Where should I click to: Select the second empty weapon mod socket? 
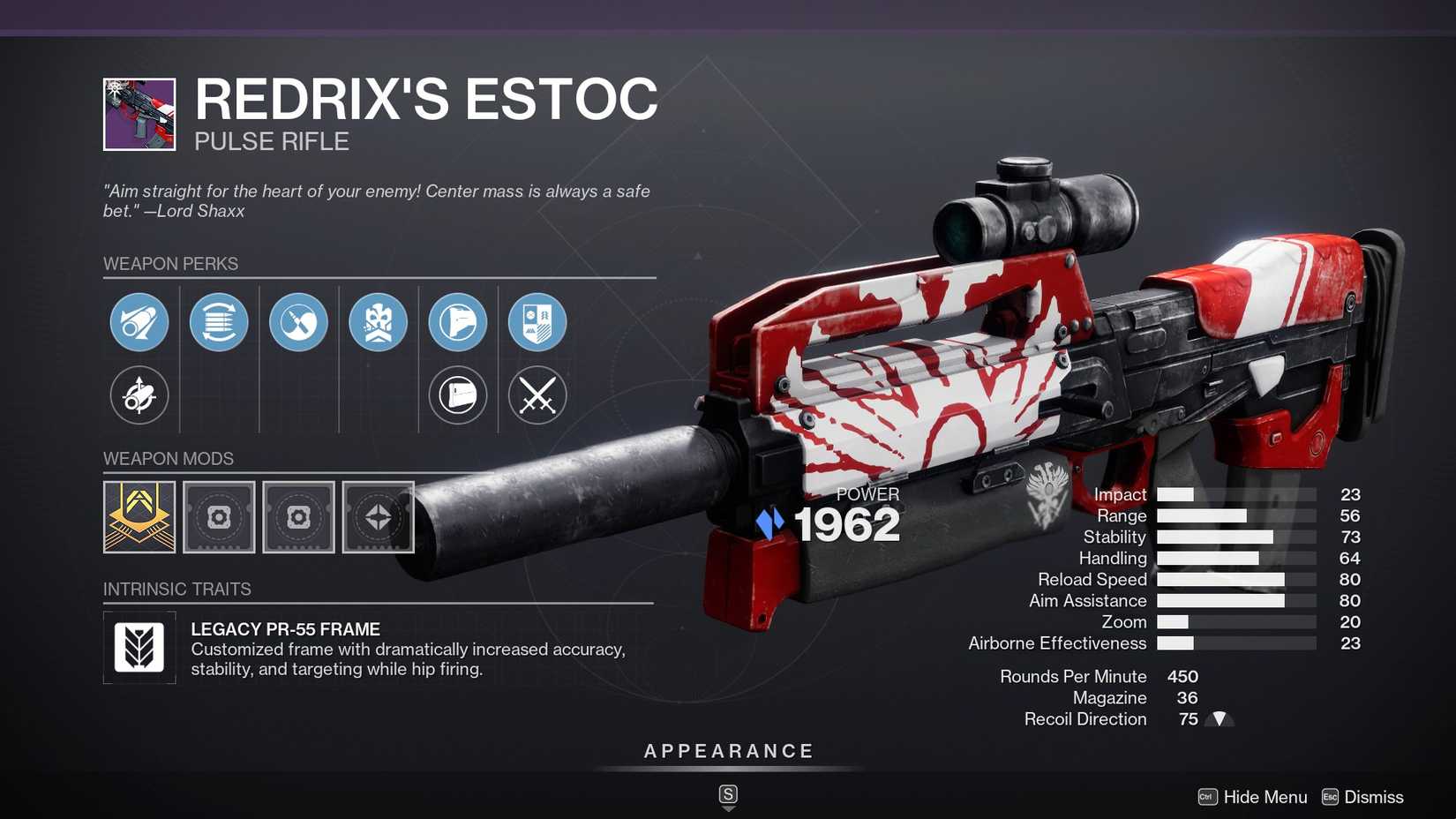pyautogui.click(x=218, y=517)
